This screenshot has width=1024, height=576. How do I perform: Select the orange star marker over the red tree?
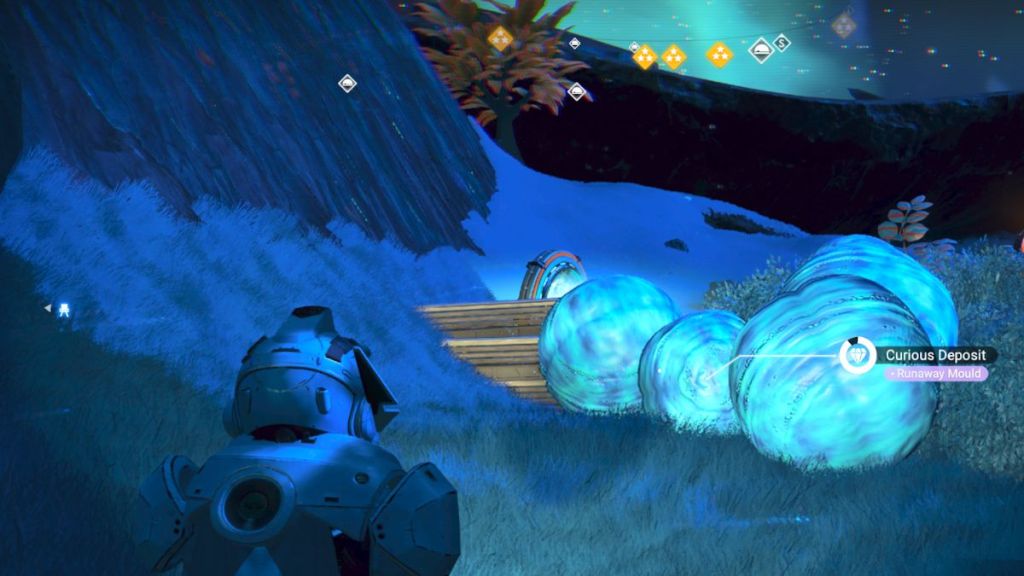point(500,38)
